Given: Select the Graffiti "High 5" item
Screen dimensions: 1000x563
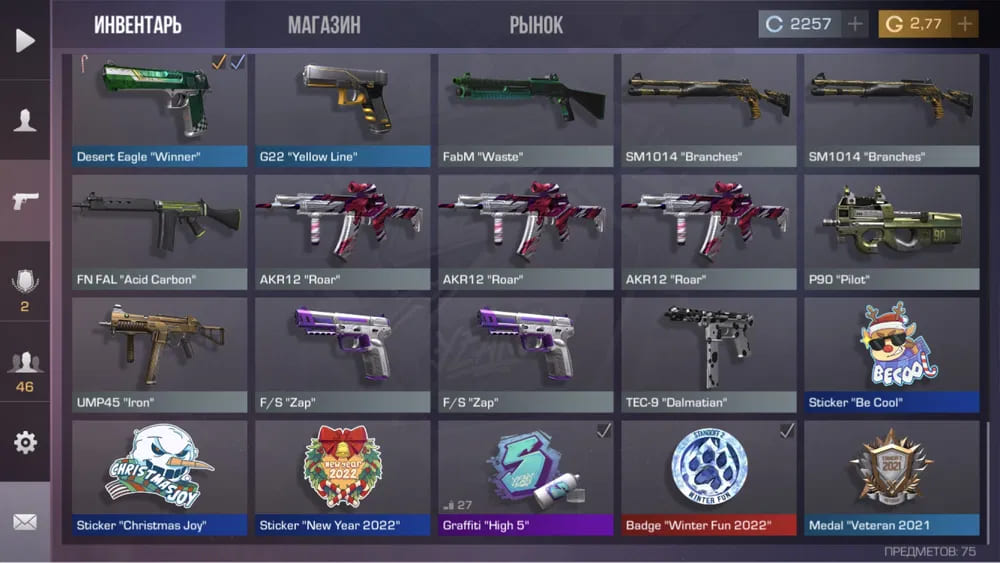Looking at the screenshot, I should (x=526, y=477).
